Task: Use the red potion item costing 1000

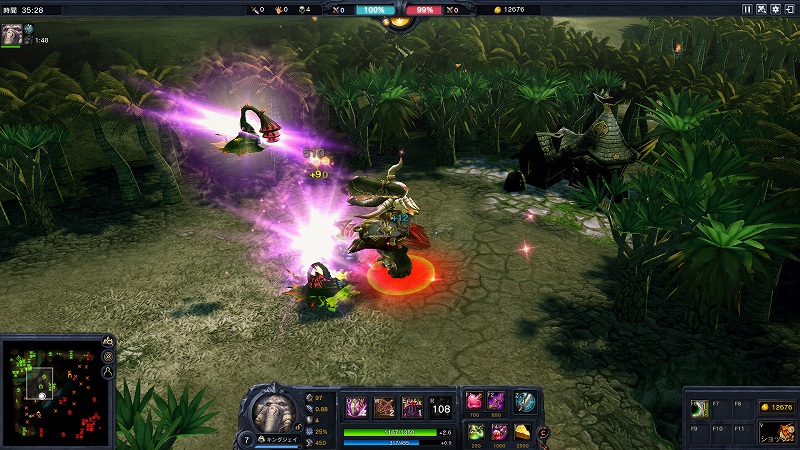Action: click(x=499, y=431)
